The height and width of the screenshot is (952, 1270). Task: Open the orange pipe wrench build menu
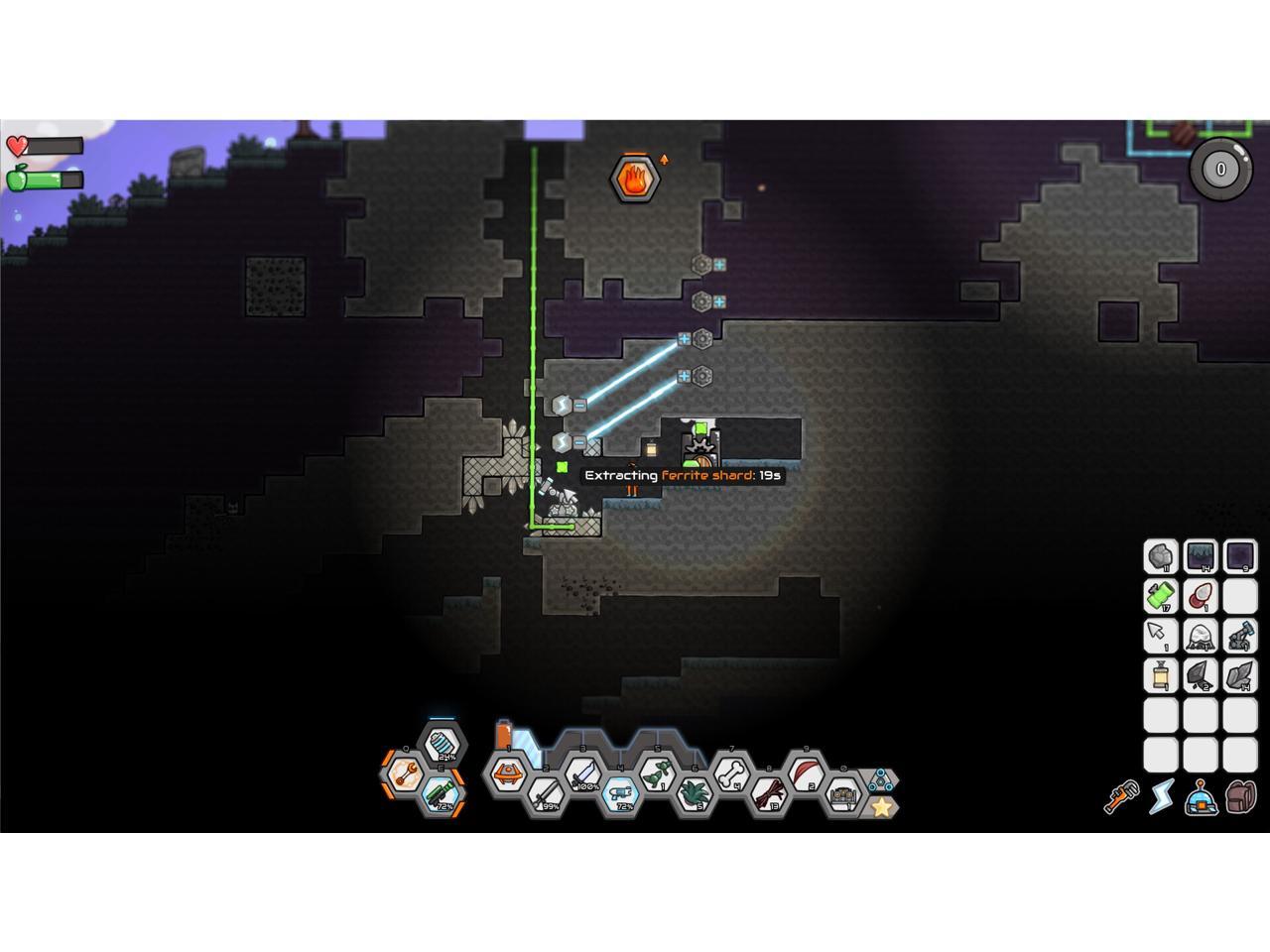pyautogui.click(x=1122, y=795)
